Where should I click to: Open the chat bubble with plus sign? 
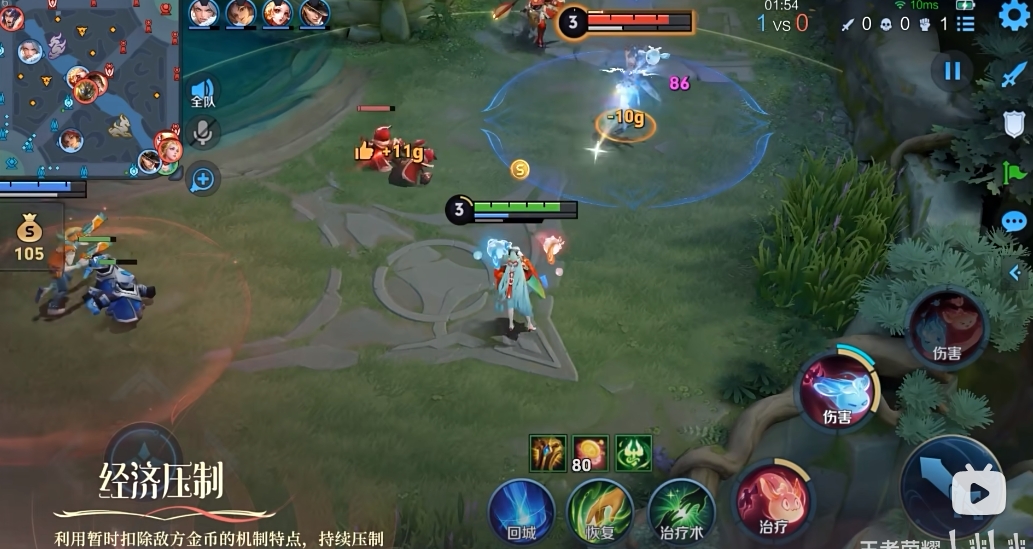(x=203, y=179)
